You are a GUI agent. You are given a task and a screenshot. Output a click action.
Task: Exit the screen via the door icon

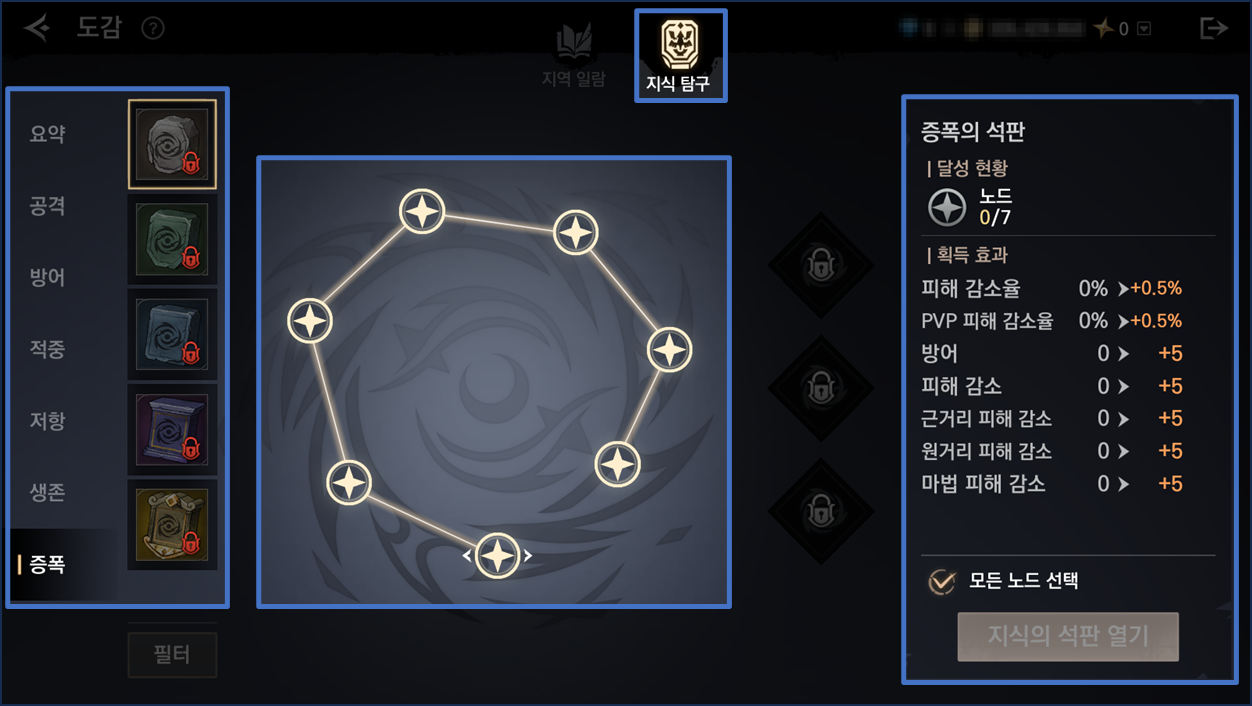tap(1213, 28)
